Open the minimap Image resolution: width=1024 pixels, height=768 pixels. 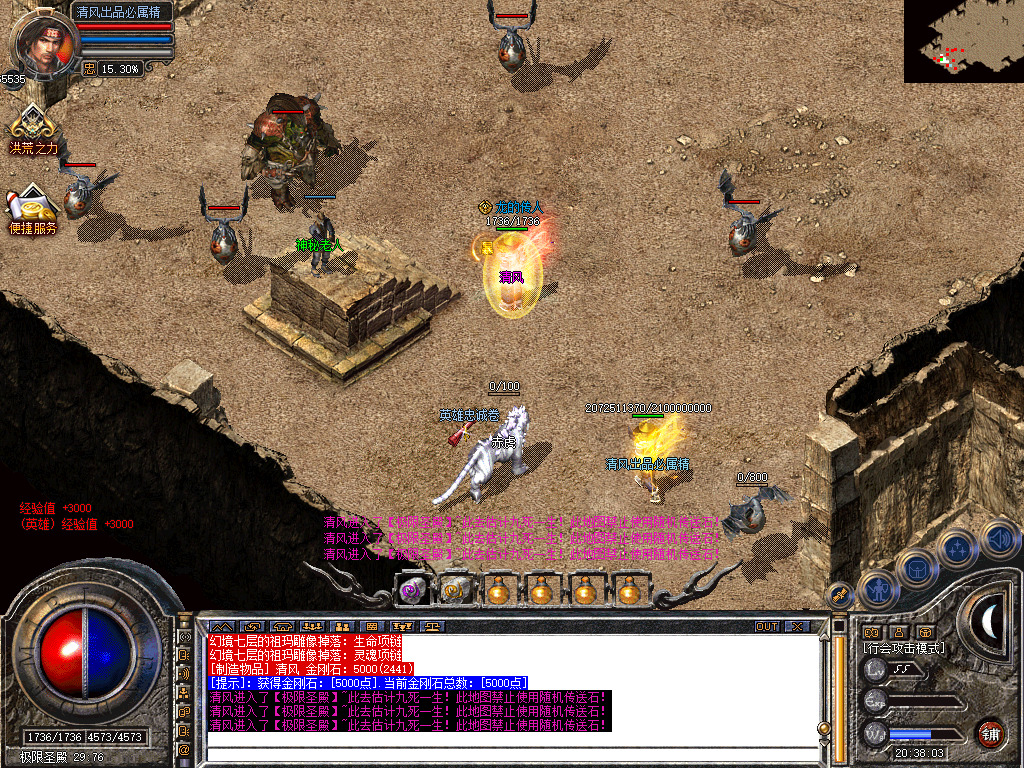(963, 41)
